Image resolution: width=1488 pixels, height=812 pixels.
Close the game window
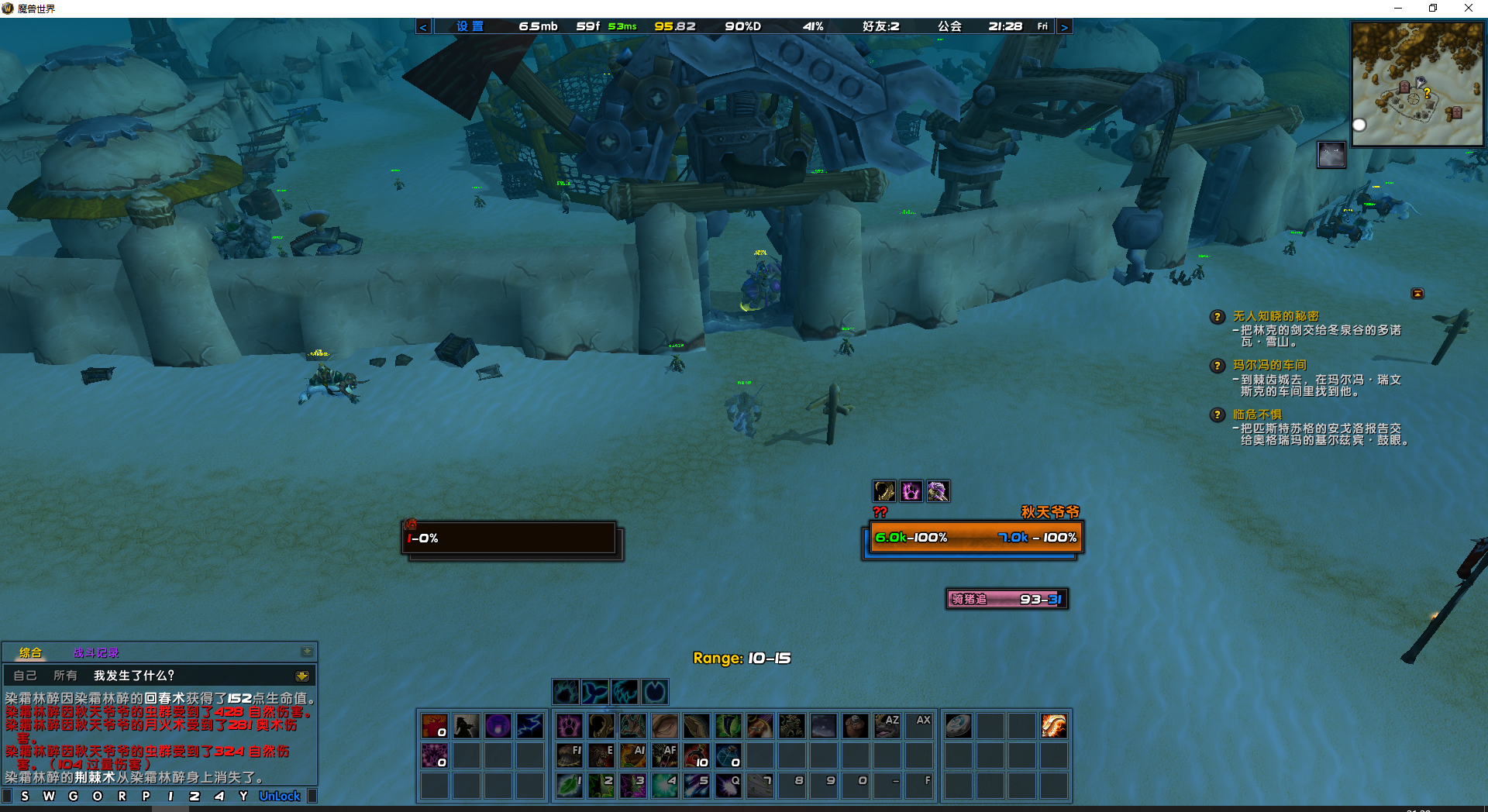click(x=1468, y=9)
